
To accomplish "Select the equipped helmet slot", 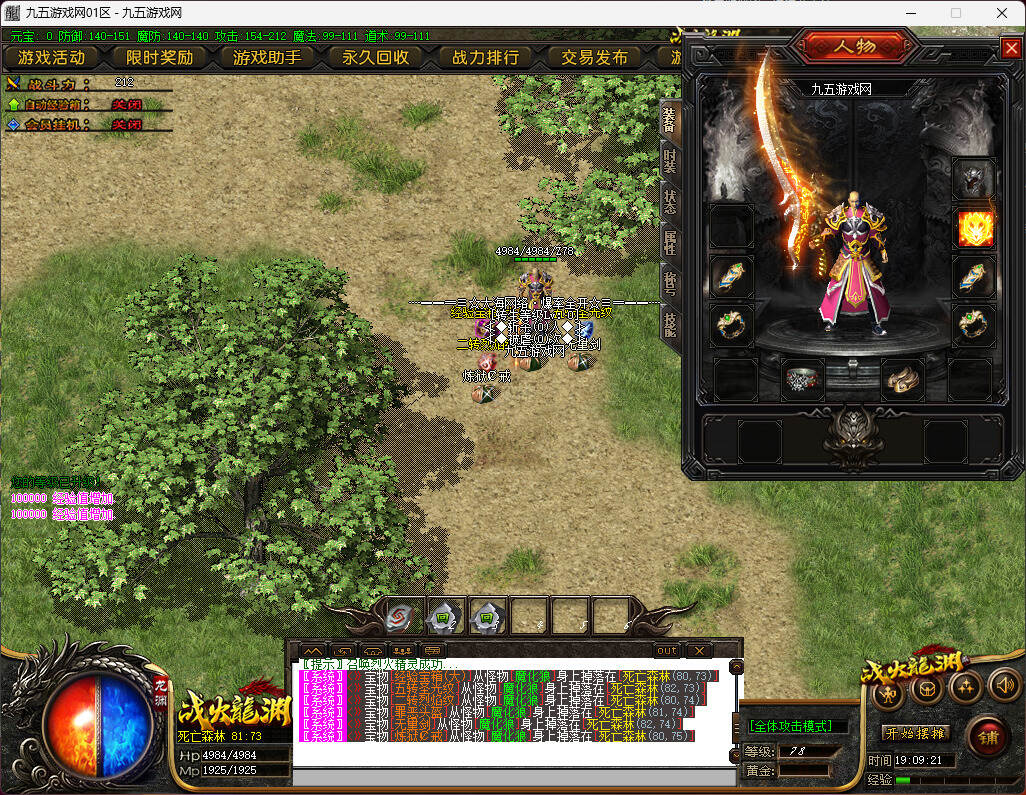I will [973, 180].
